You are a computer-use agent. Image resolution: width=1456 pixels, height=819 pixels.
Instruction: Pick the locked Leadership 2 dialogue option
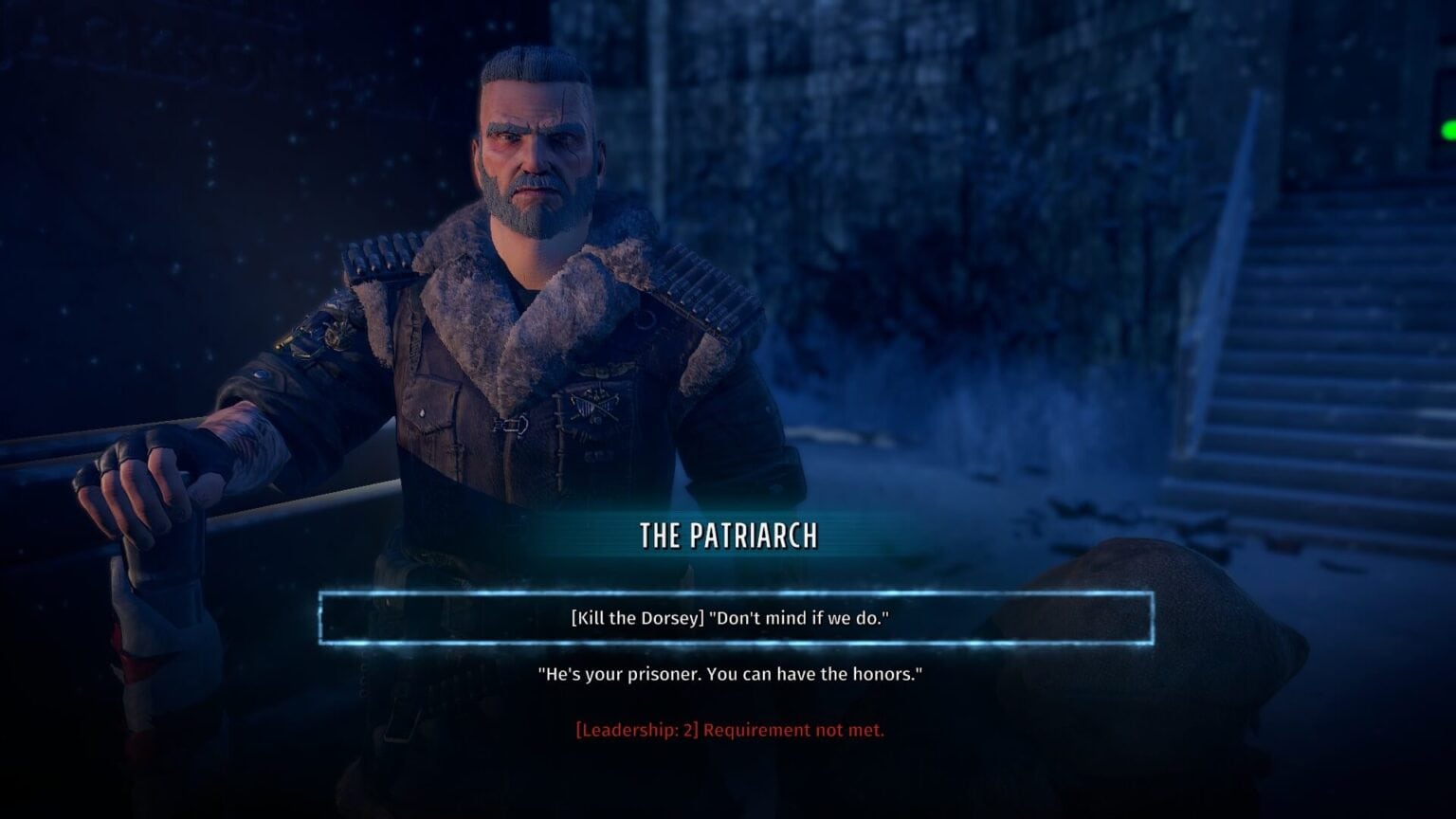[x=730, y=730]
